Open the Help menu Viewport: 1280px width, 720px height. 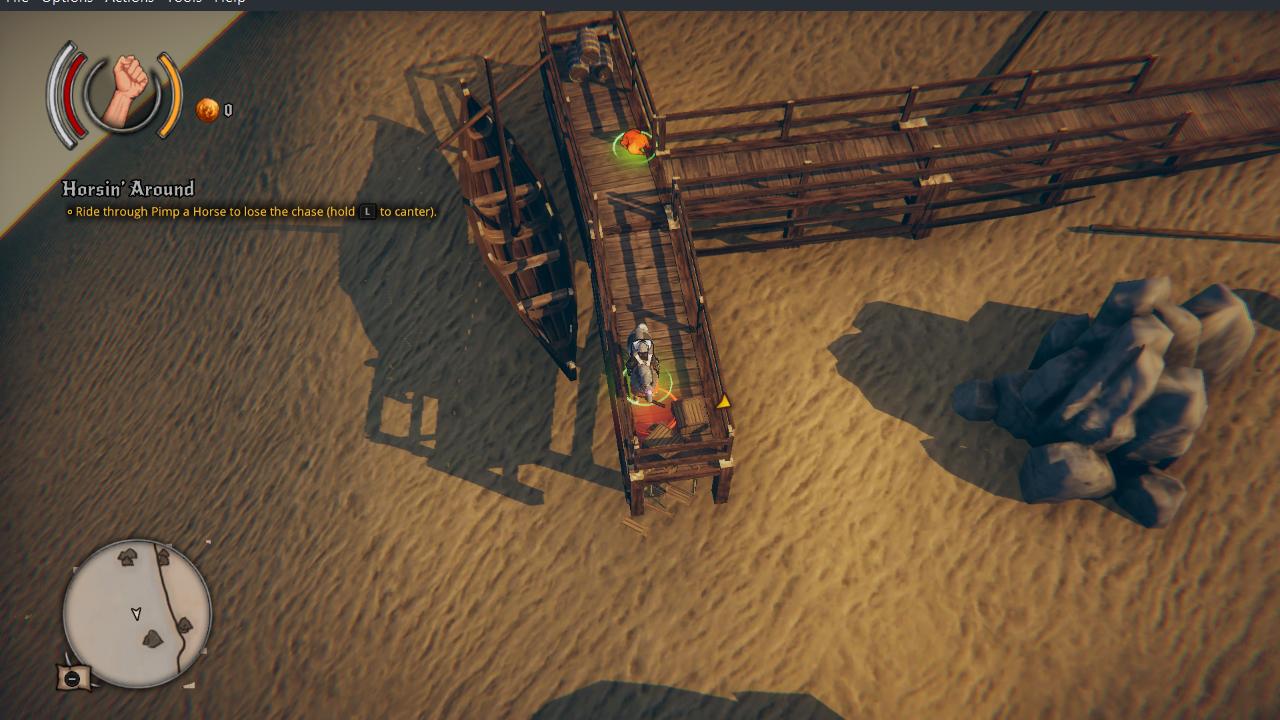click(x=229, y=3)
